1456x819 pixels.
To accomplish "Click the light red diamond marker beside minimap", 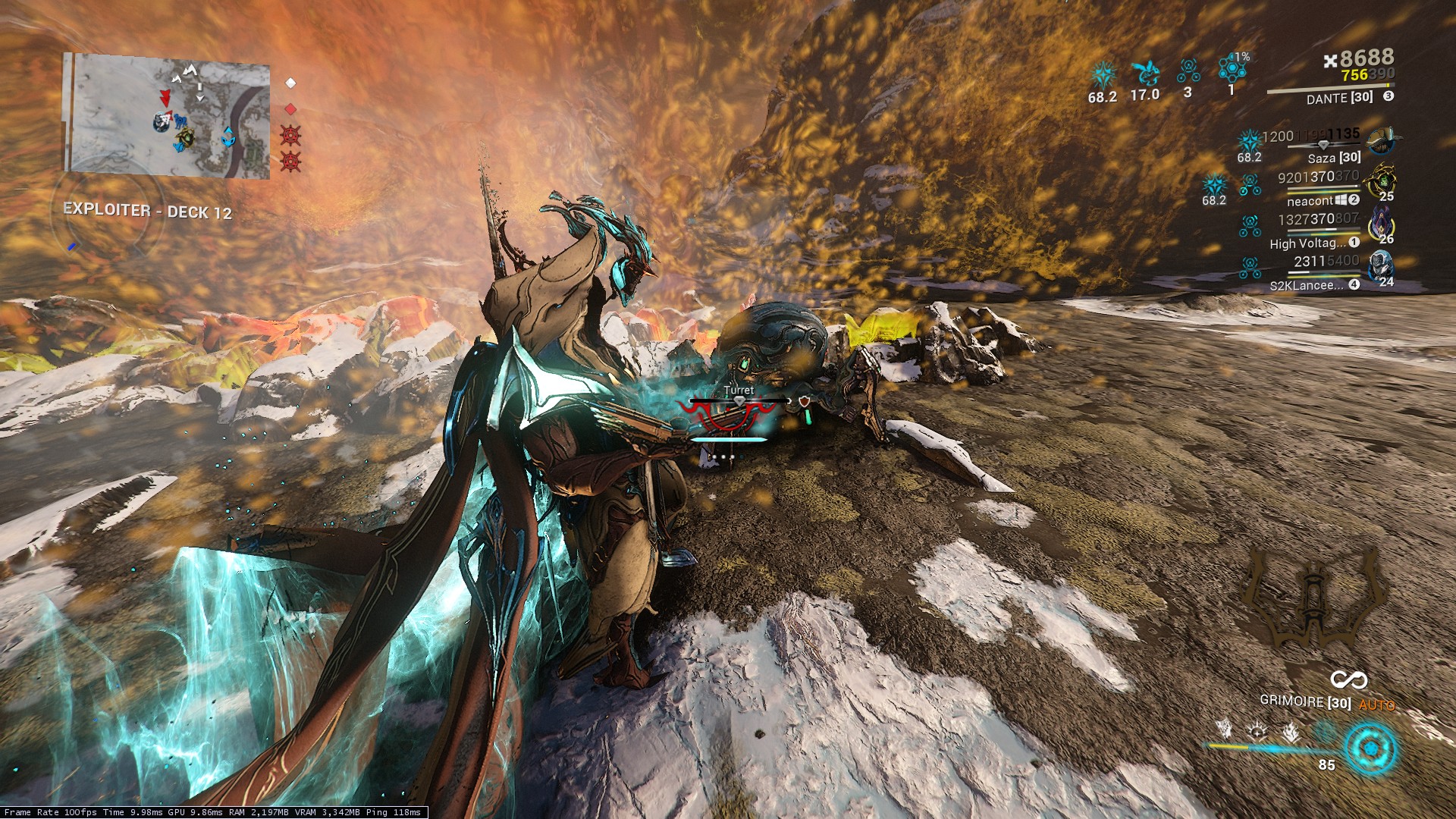I will (290, 109).
